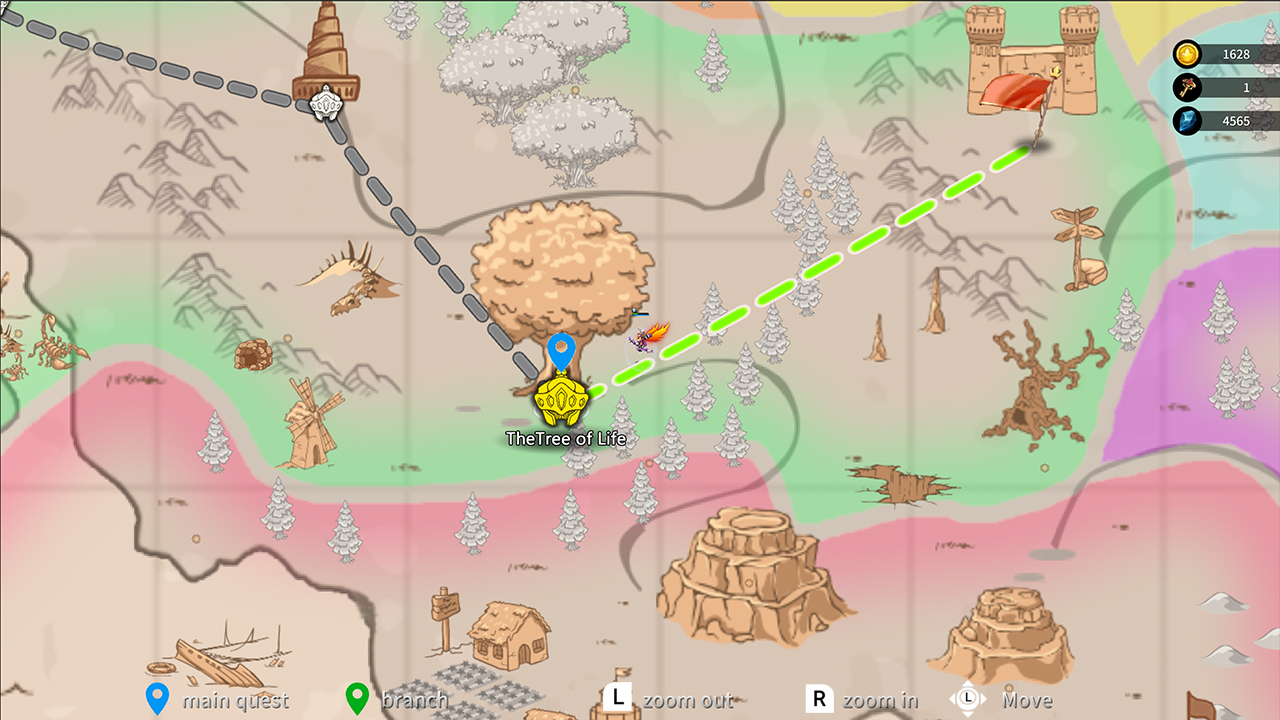This screenshot has width=1280, height=720.
Task: Click the hammer resource icon
Action: (x=1186, y=87)
